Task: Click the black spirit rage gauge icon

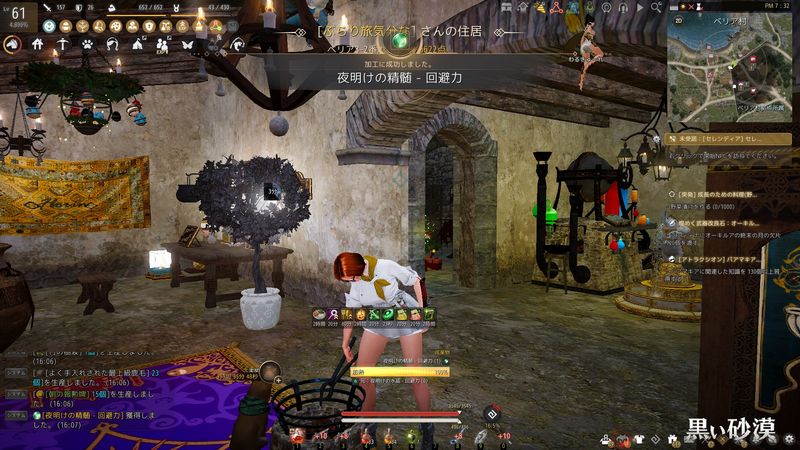Action: pos(492,413)
